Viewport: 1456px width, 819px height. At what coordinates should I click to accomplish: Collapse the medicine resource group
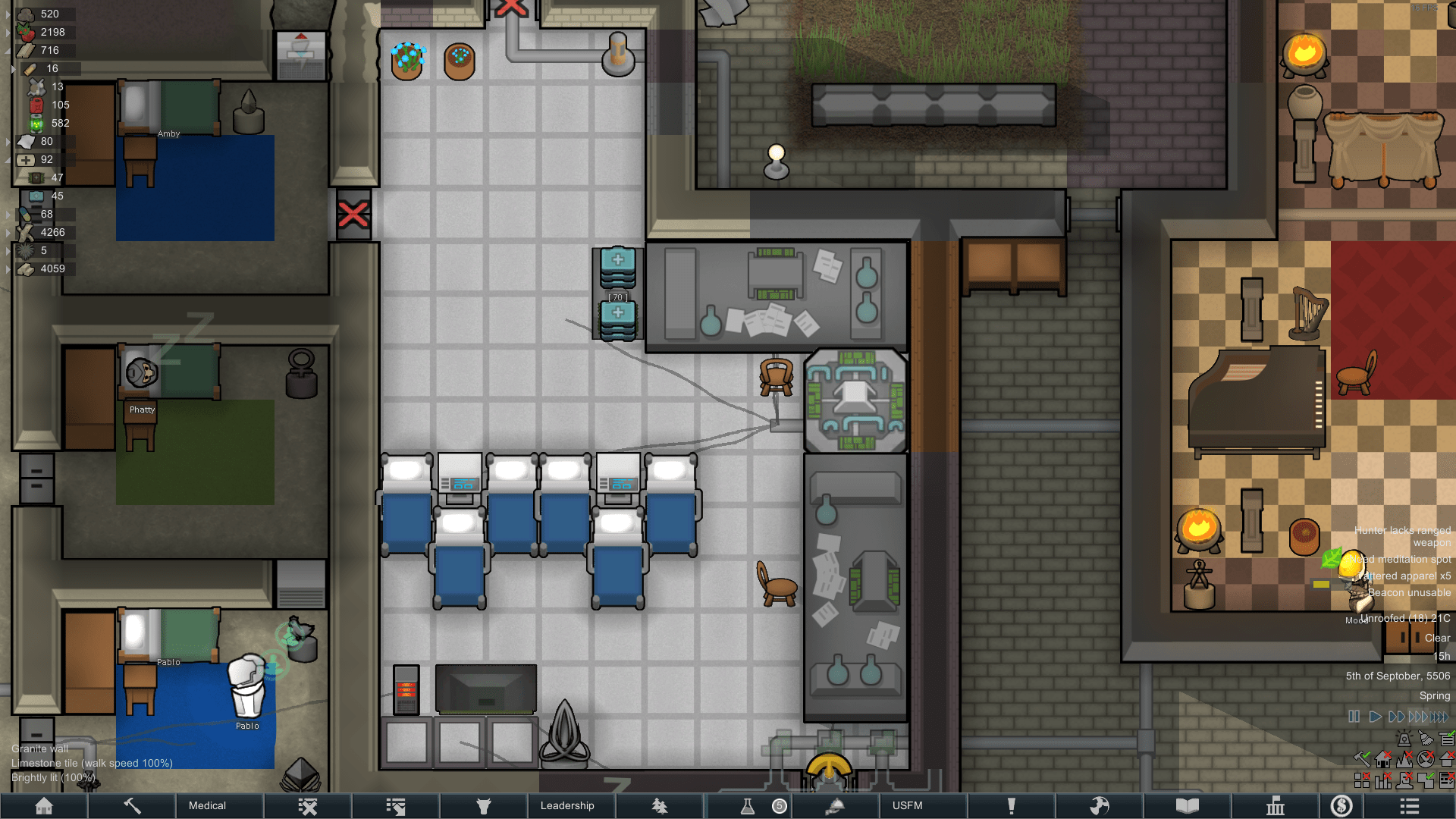[8, 160]
